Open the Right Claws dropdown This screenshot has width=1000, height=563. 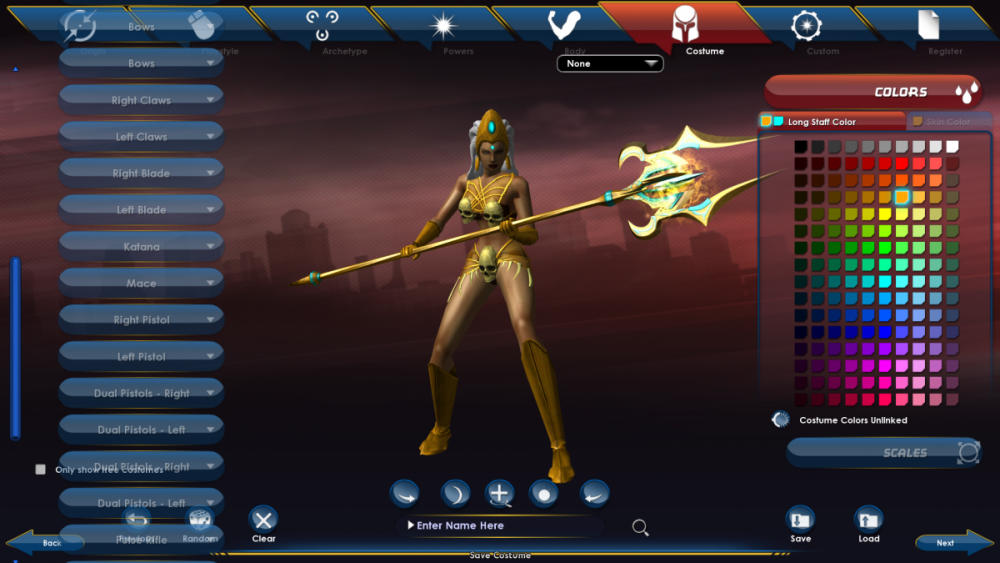(x=141, y=100)
